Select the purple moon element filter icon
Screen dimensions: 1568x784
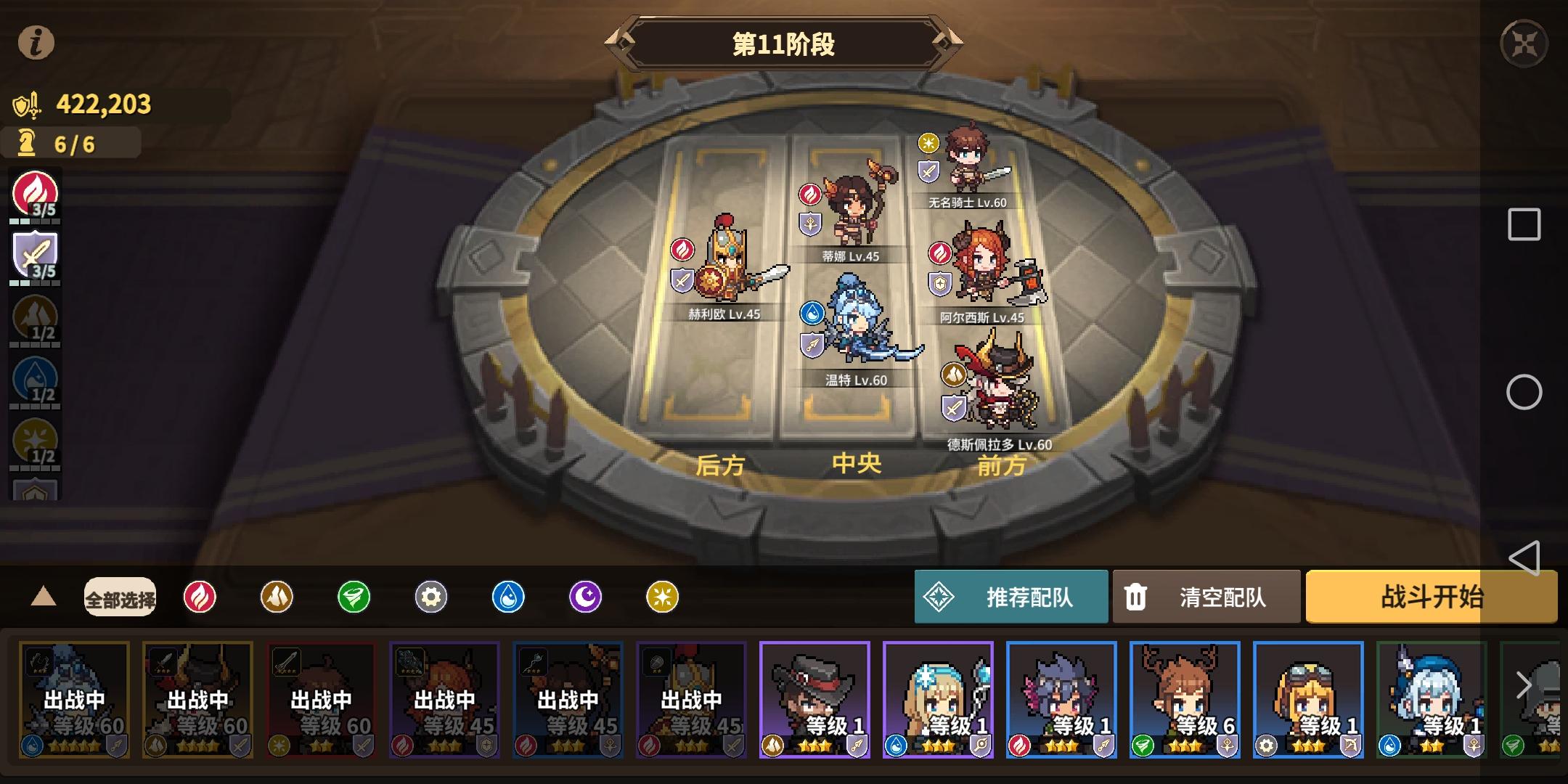[x=587, y=597]
